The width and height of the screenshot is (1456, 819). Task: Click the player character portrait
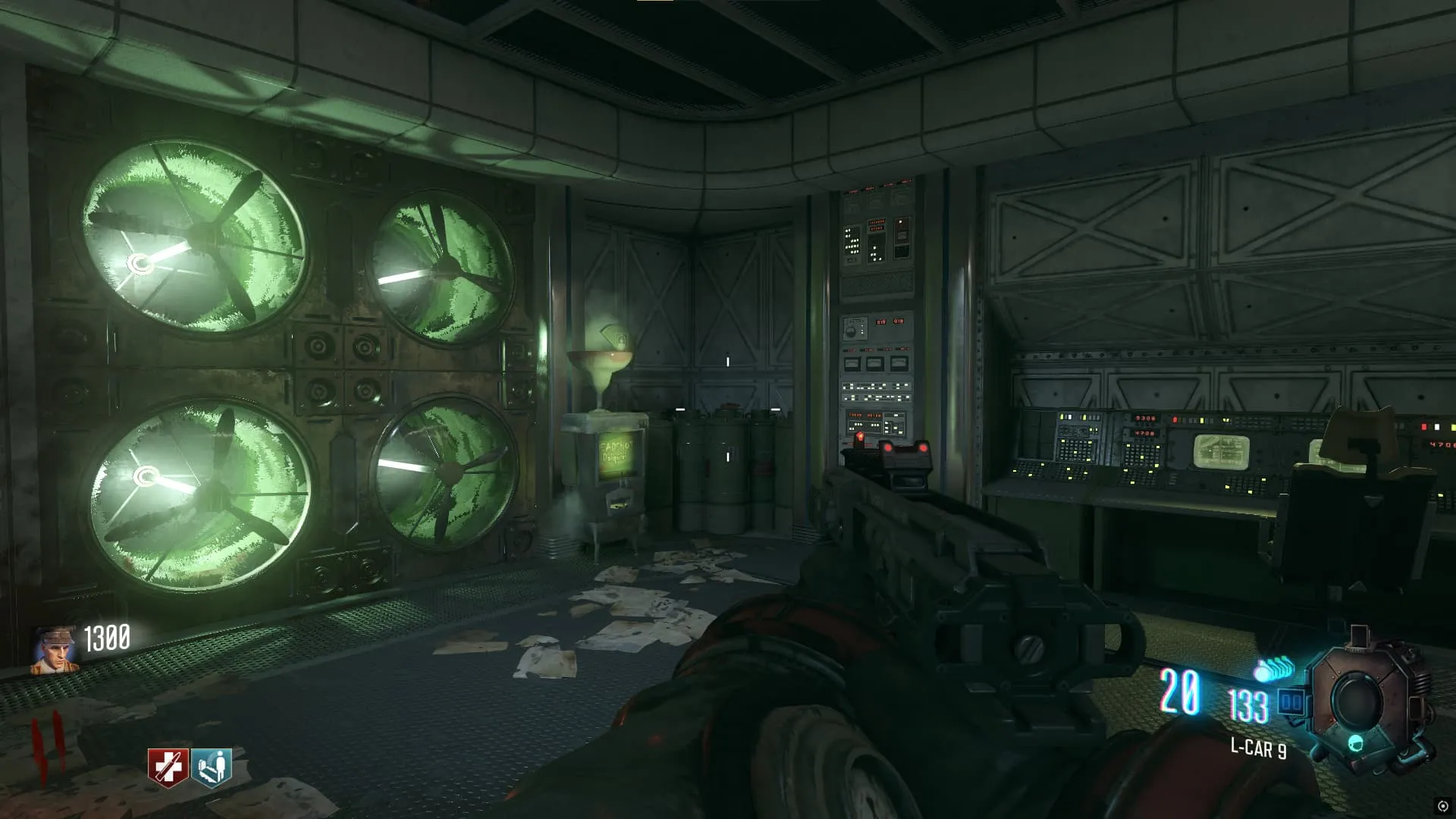55,651
